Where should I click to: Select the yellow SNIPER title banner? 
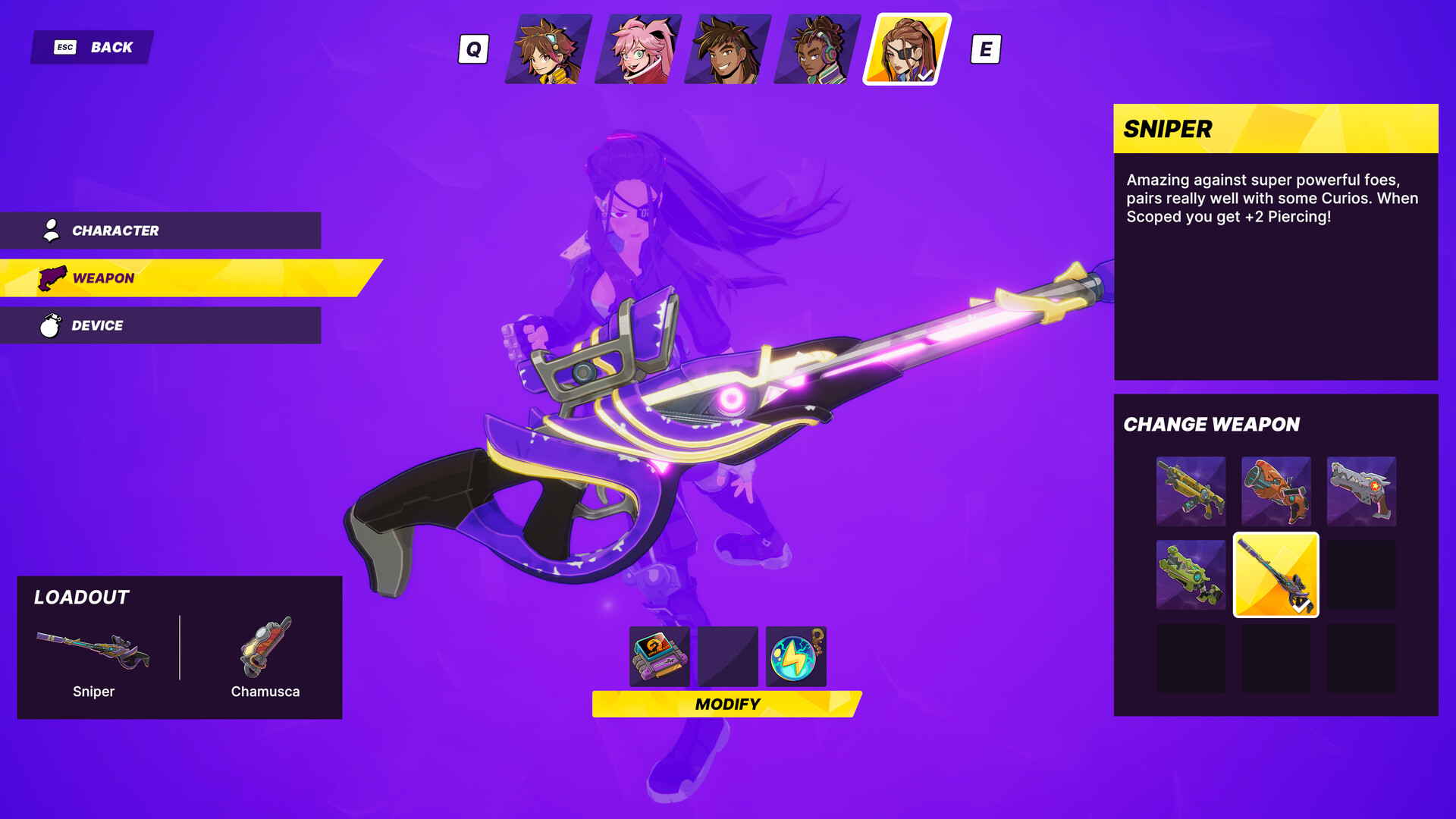click(x=1276, y=129)
